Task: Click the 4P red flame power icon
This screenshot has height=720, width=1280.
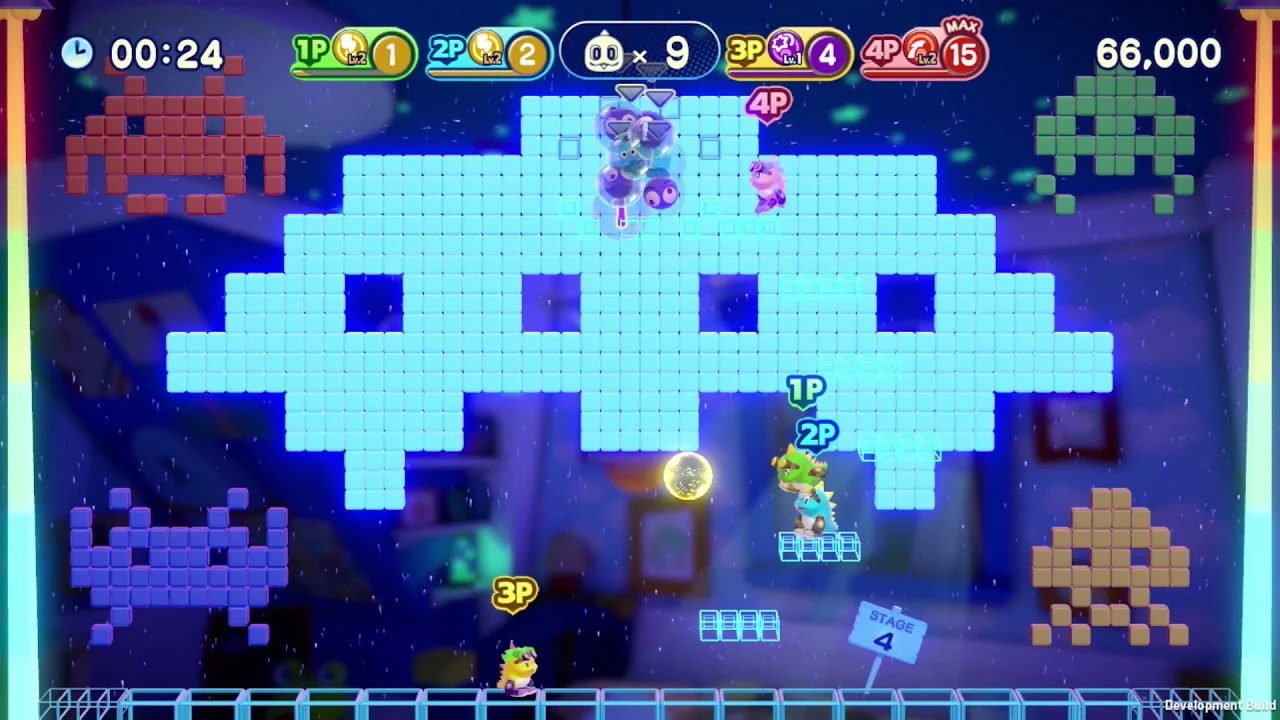Action: (922, 48)
